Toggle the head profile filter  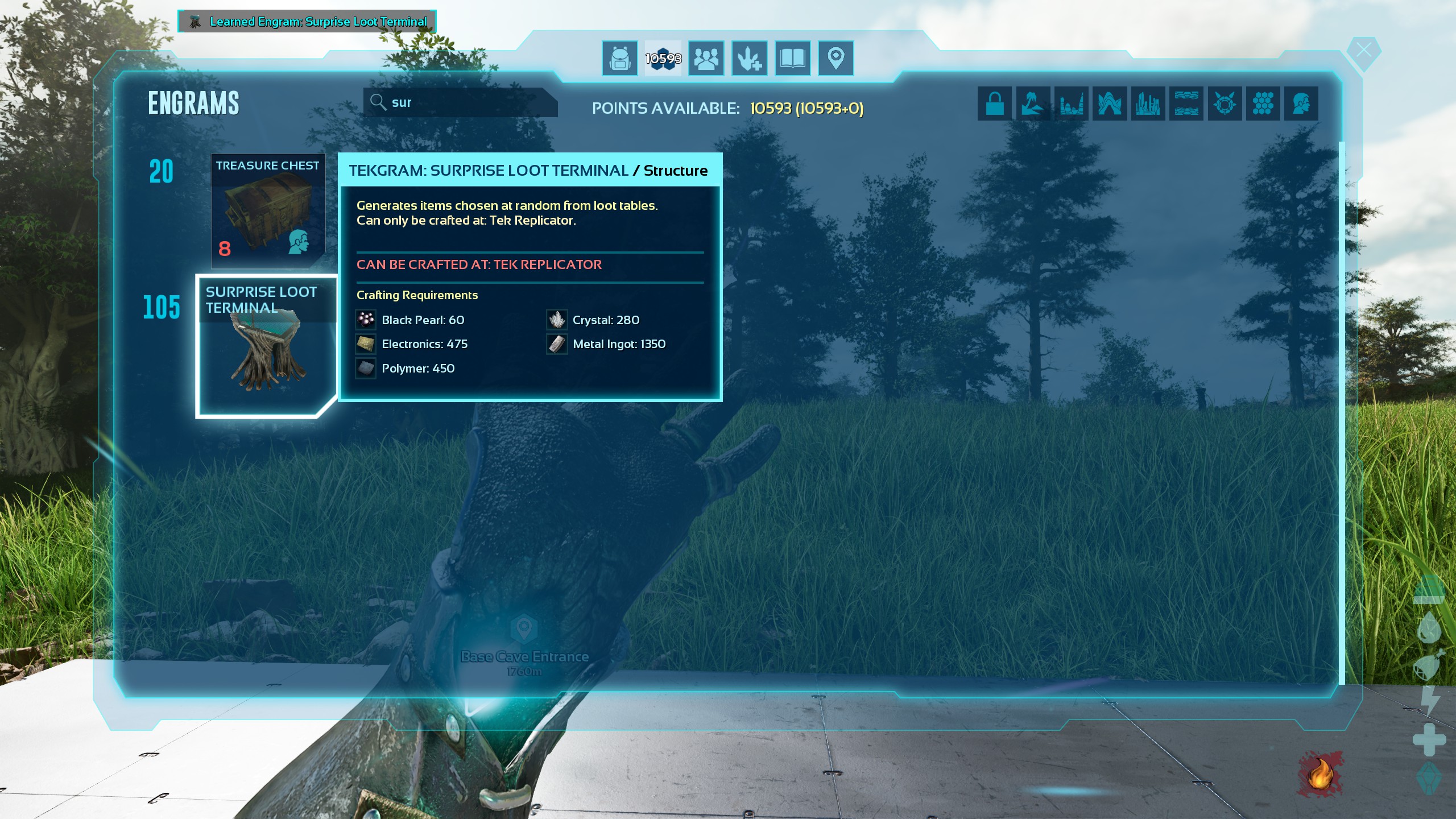[1301, 104]
